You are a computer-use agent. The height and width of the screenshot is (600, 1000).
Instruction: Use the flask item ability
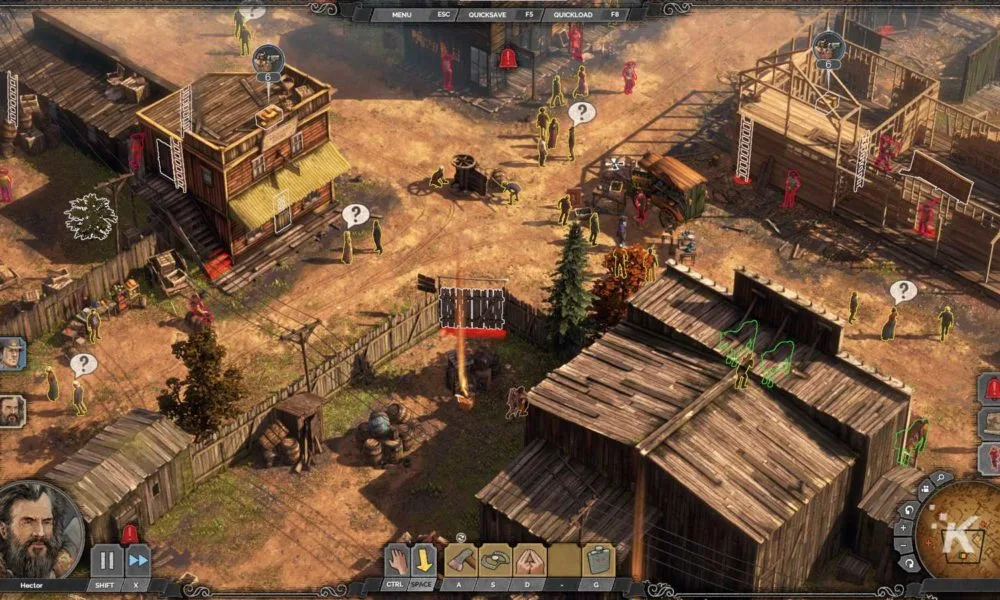pyautogui.click(x=600, y=561)
